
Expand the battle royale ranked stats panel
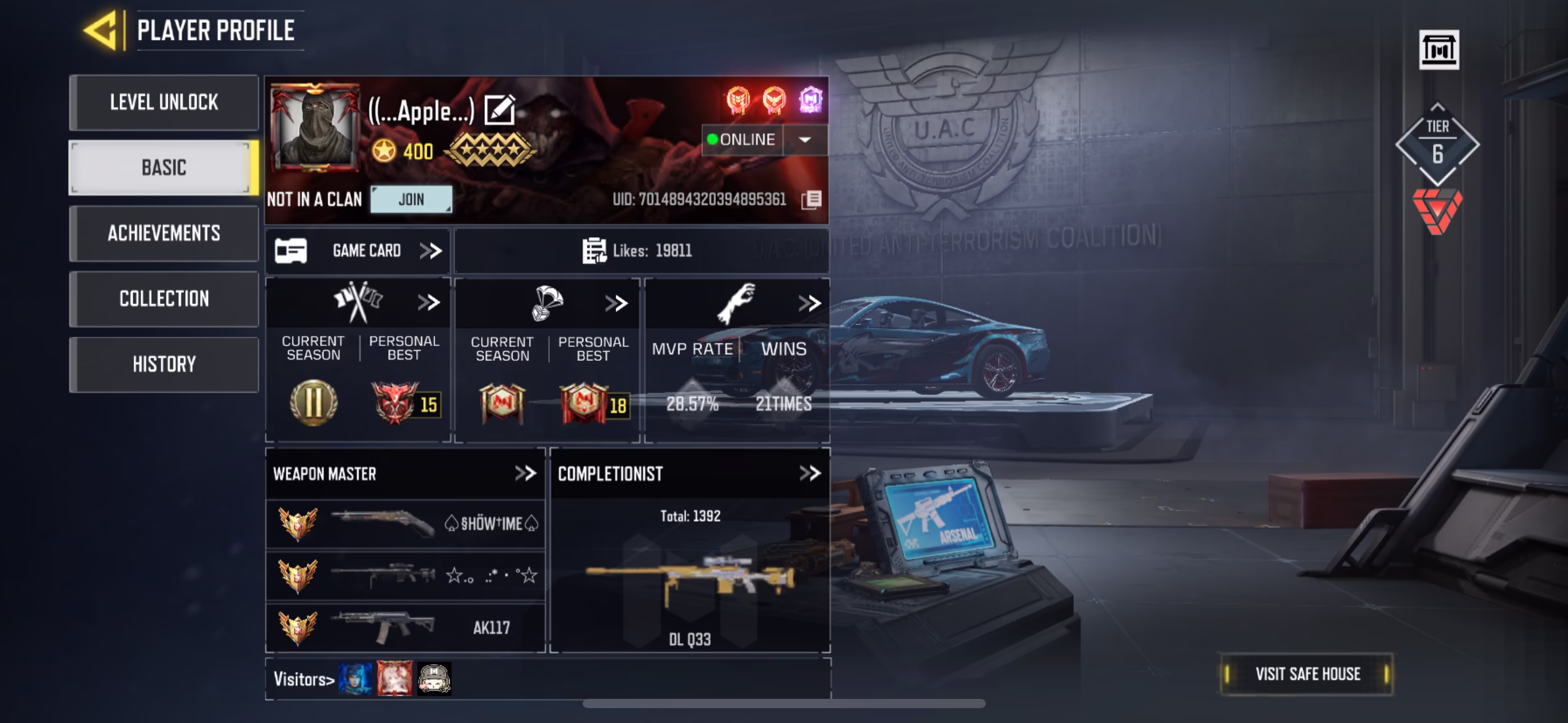coord(616,303)
